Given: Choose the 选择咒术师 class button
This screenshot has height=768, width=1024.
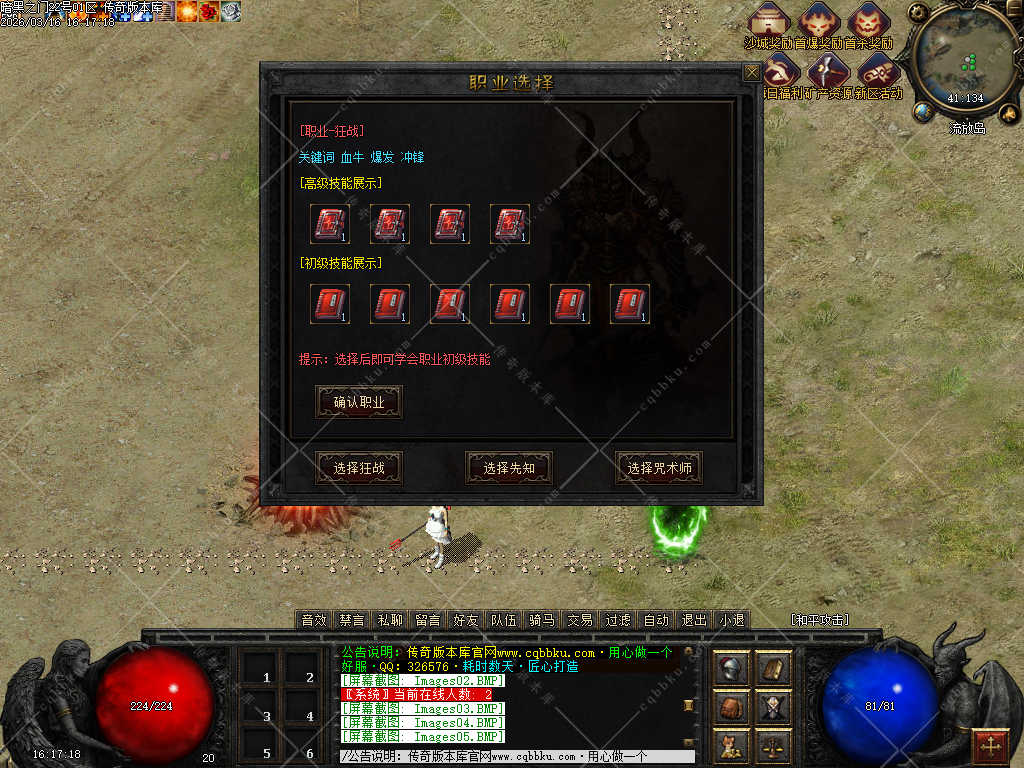Looking at the screenshot, I should coord(659,468).
